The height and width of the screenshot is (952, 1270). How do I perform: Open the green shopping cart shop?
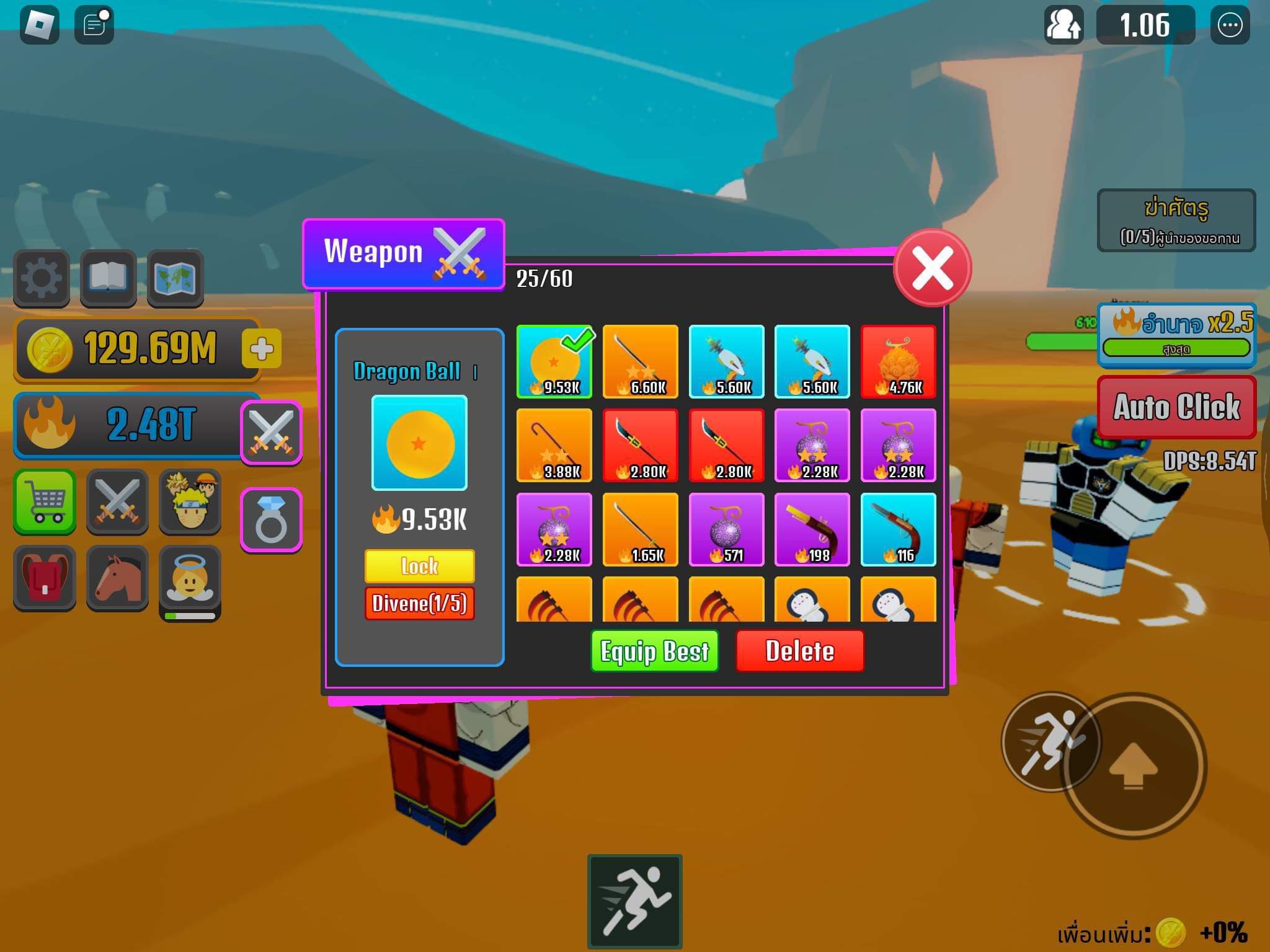tap(45, 501)
